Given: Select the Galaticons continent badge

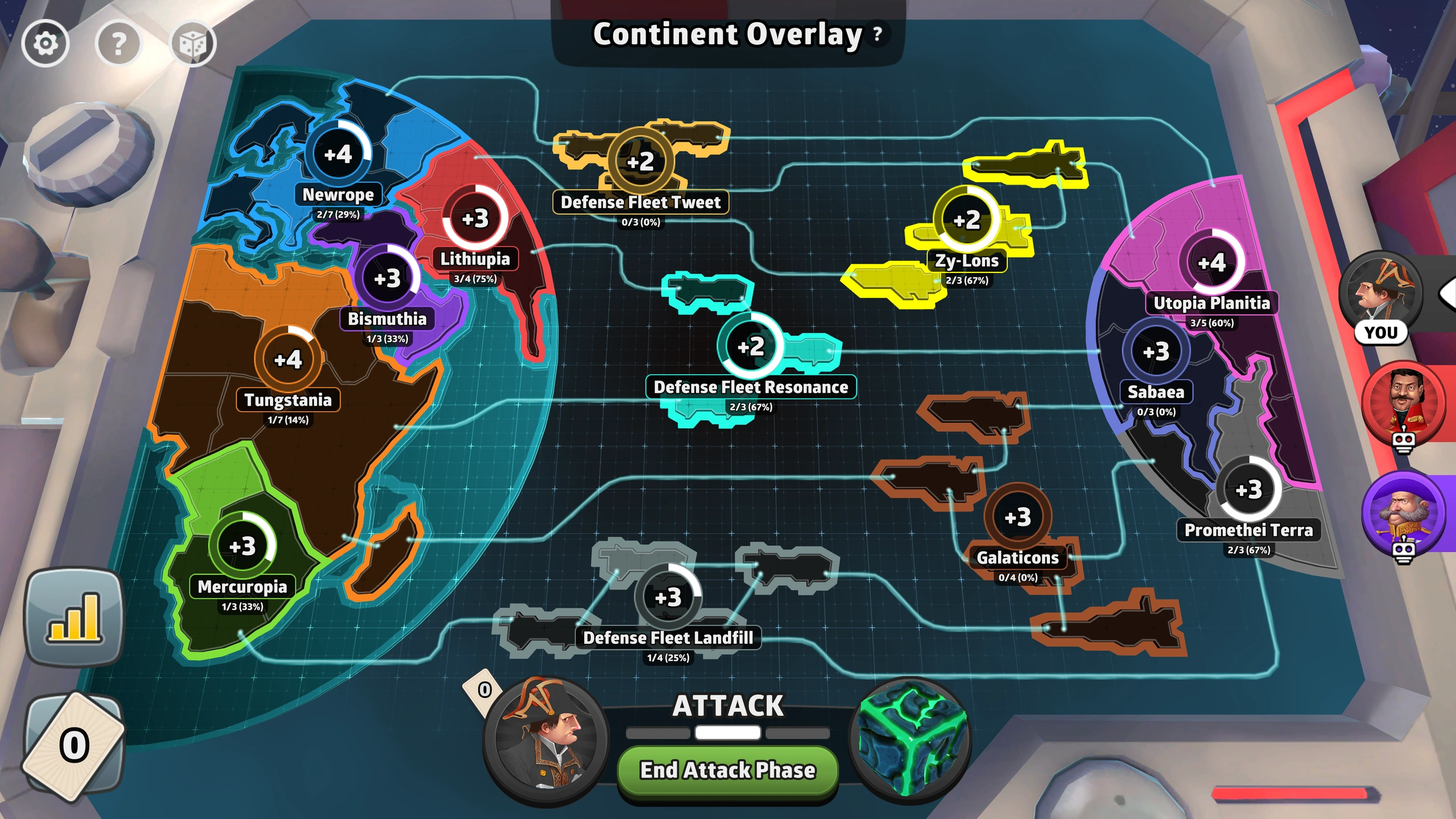Looking at the screenshot, I should coord(1017,517).
